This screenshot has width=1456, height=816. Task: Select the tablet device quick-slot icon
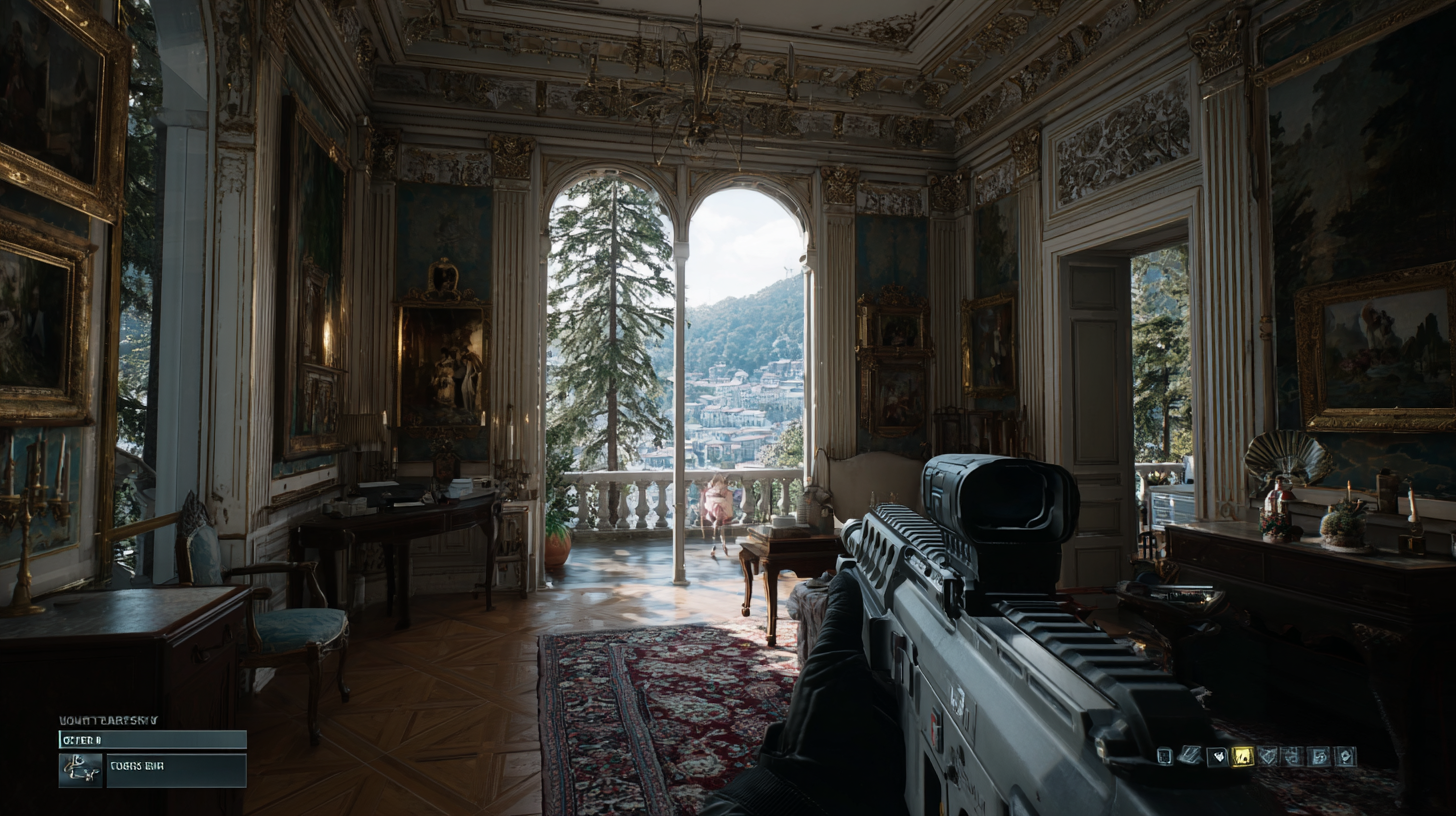tap(1163, 757)
